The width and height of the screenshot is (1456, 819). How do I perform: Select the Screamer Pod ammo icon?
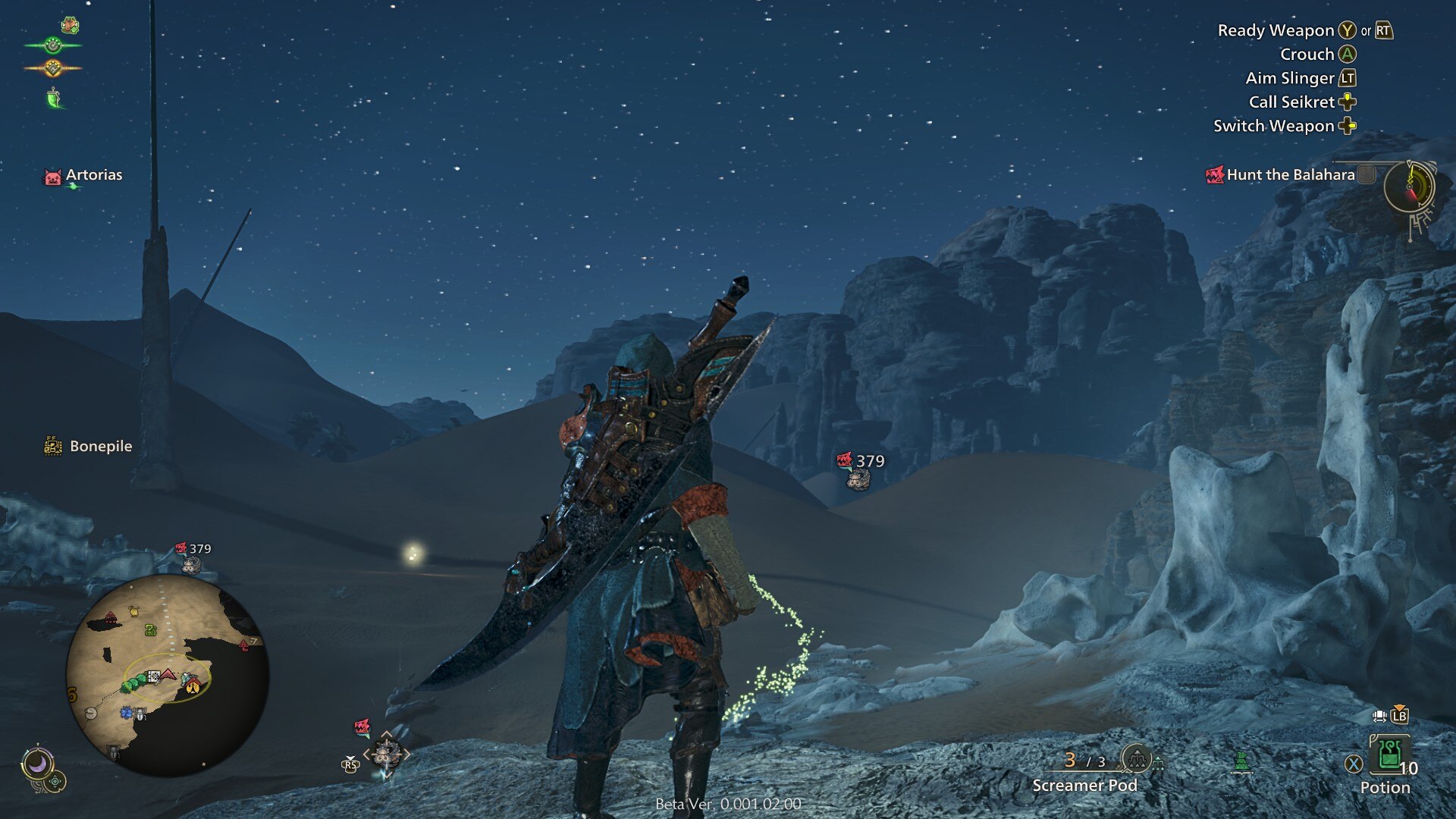1136,760
